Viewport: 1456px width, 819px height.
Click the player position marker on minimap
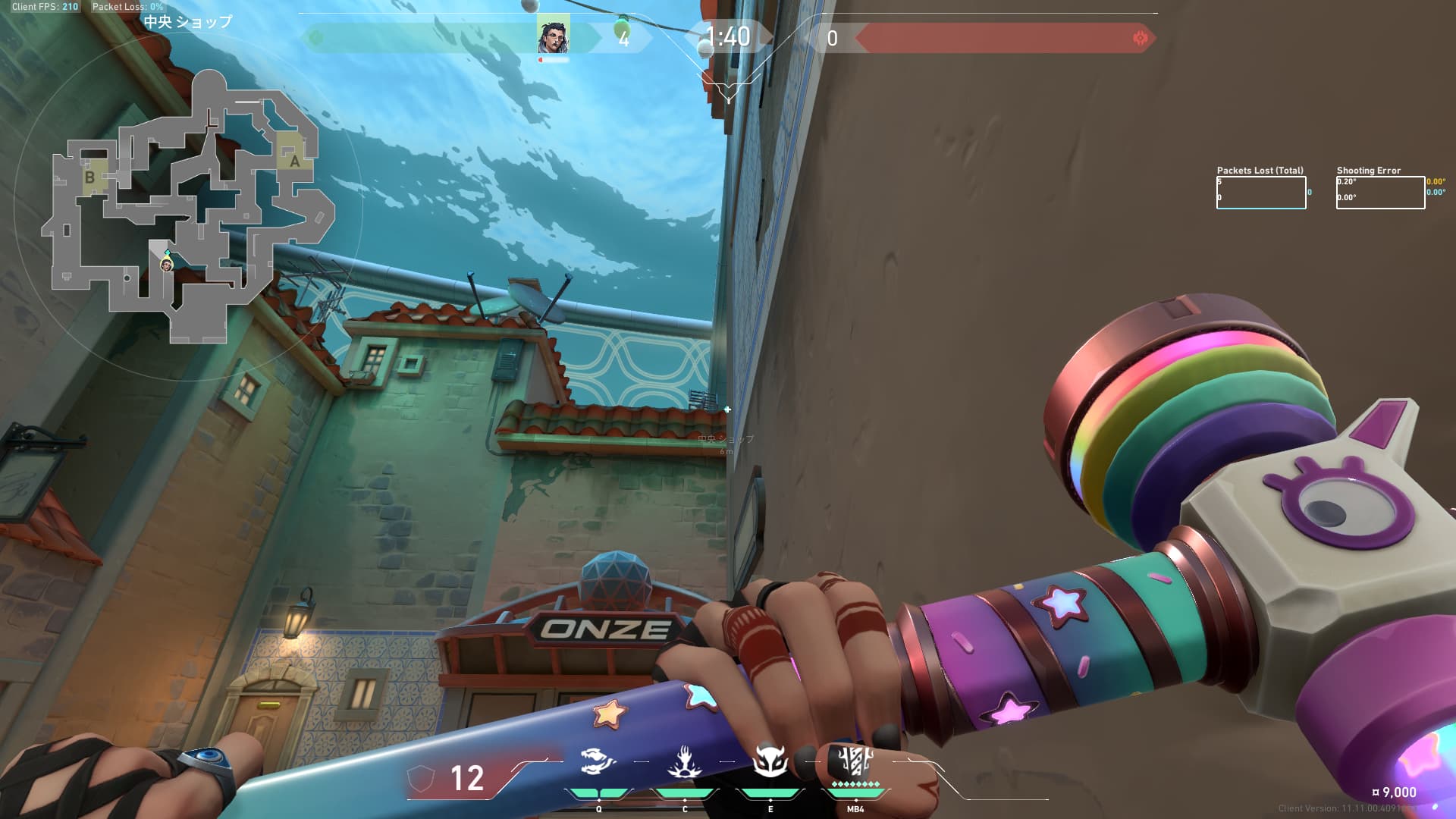[166, 265]
